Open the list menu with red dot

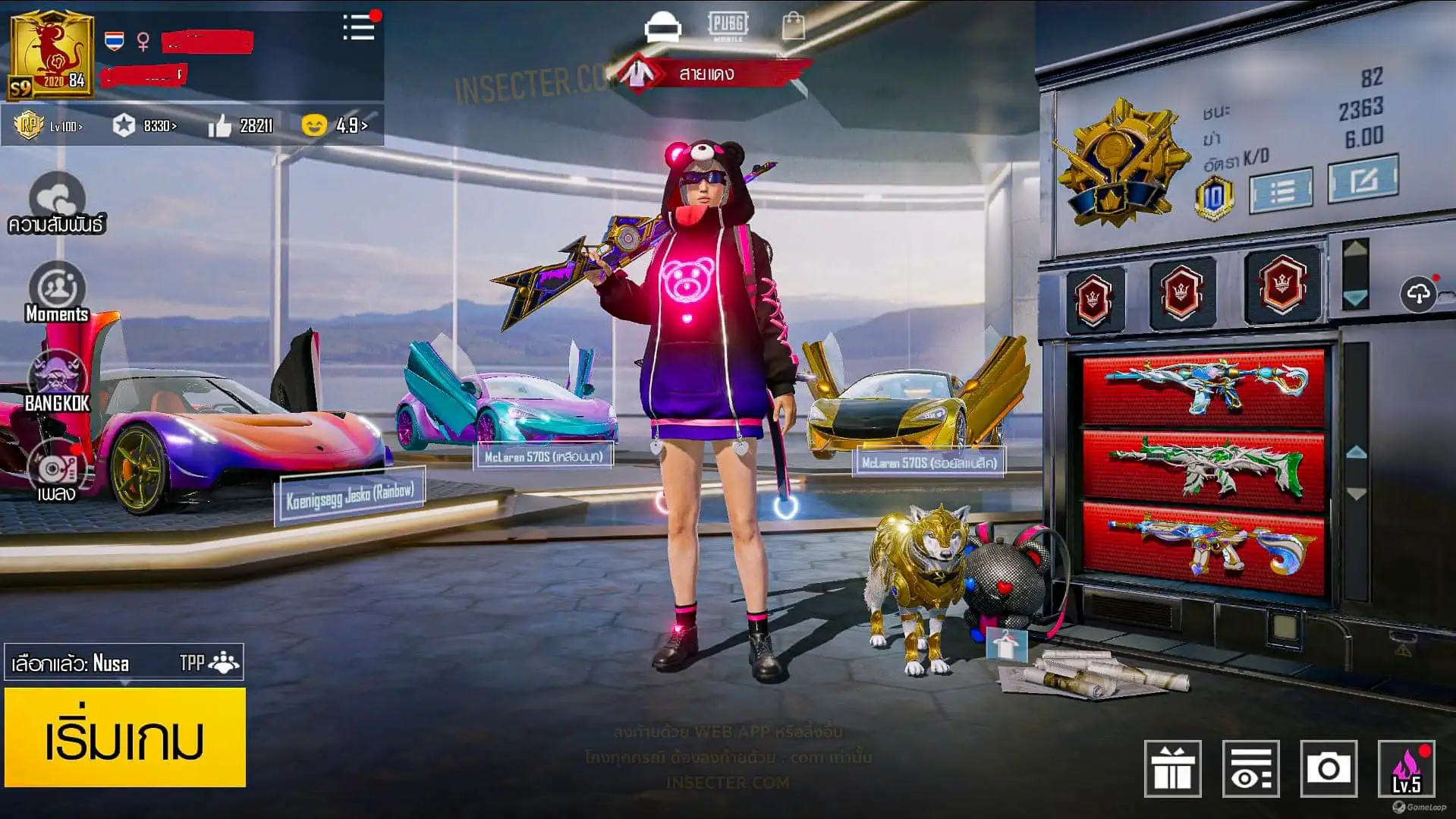[360, 27]
